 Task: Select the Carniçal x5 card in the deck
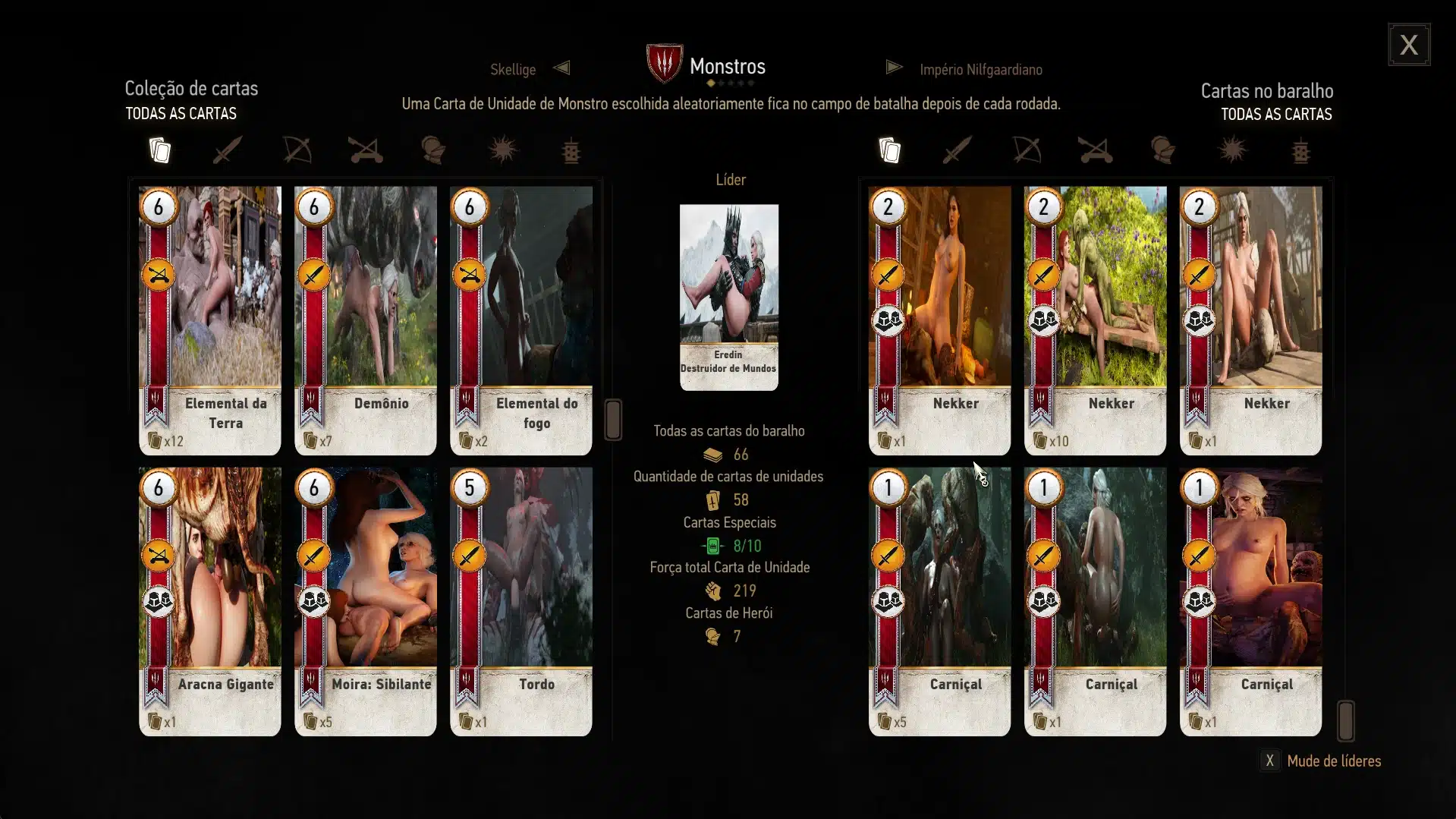(939, 601)
